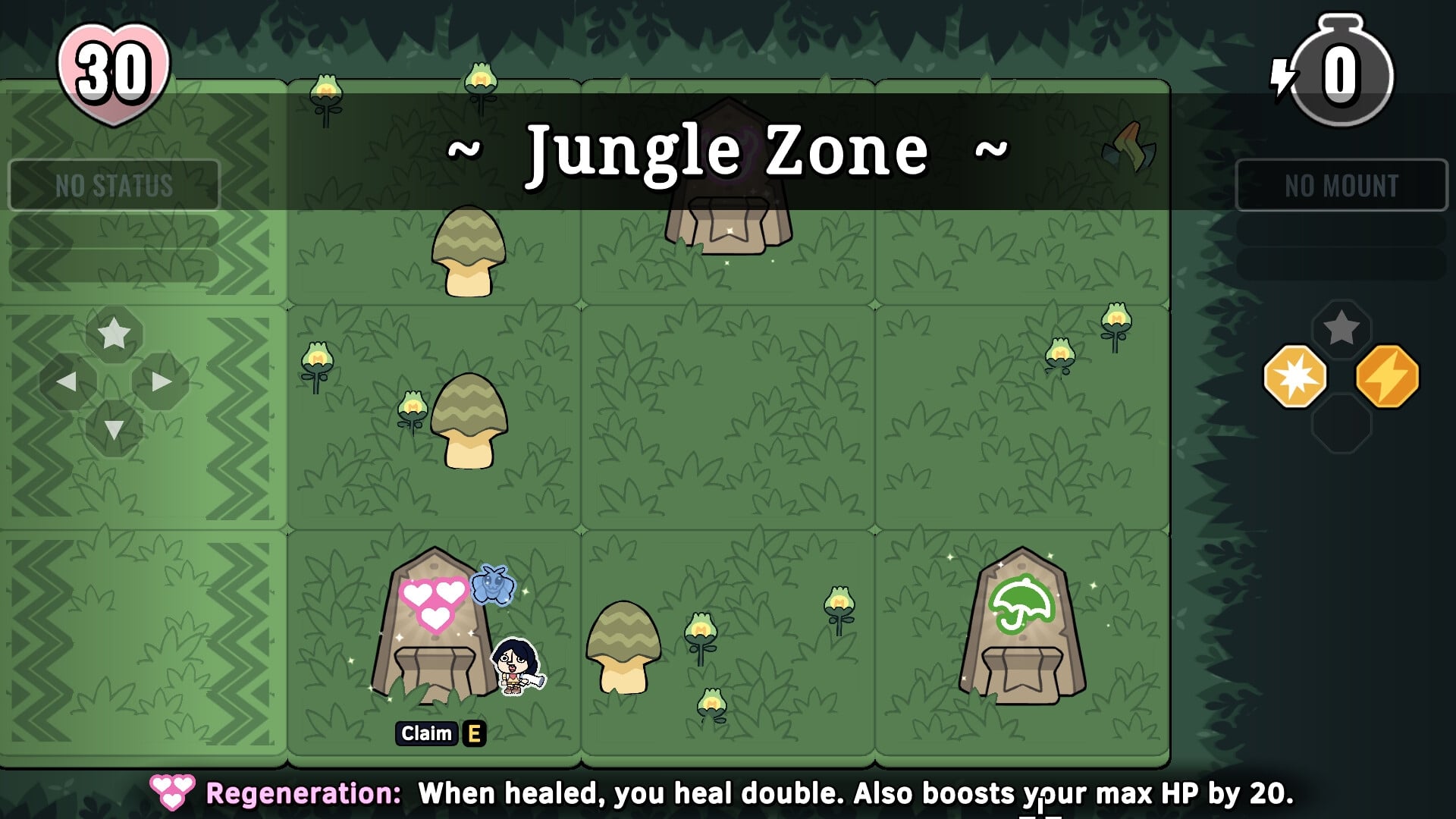This screenshot has height=819, width=1456.
Task: Activate the yellow lightning ability icon
Action: point(1388,375)
